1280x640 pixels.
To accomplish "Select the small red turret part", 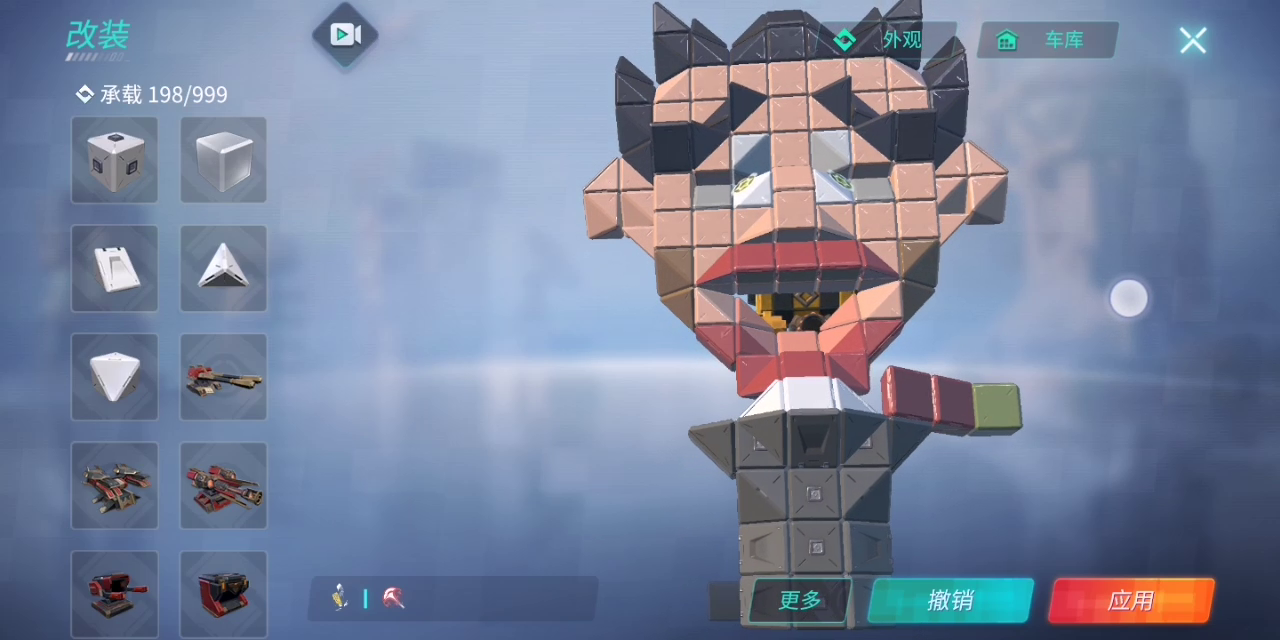I will click(x=114, y=592).
